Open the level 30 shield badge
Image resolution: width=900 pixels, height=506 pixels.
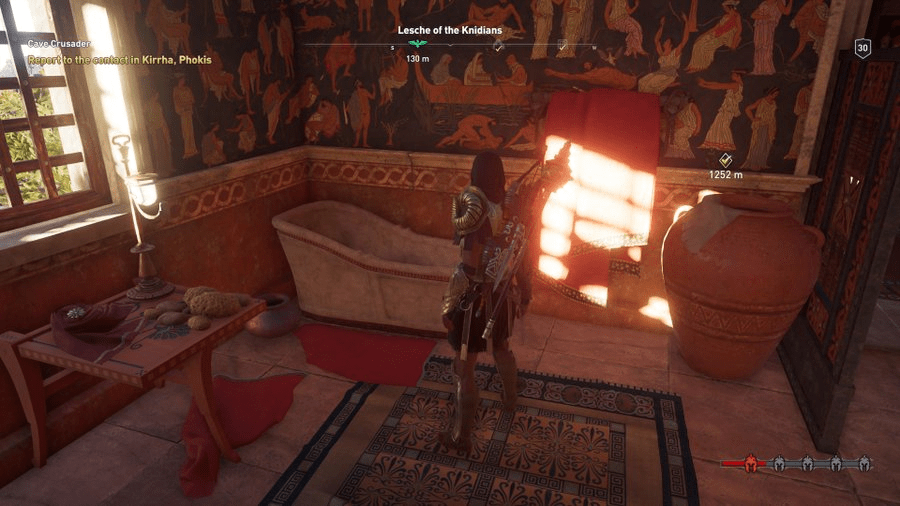click(862, 48)
